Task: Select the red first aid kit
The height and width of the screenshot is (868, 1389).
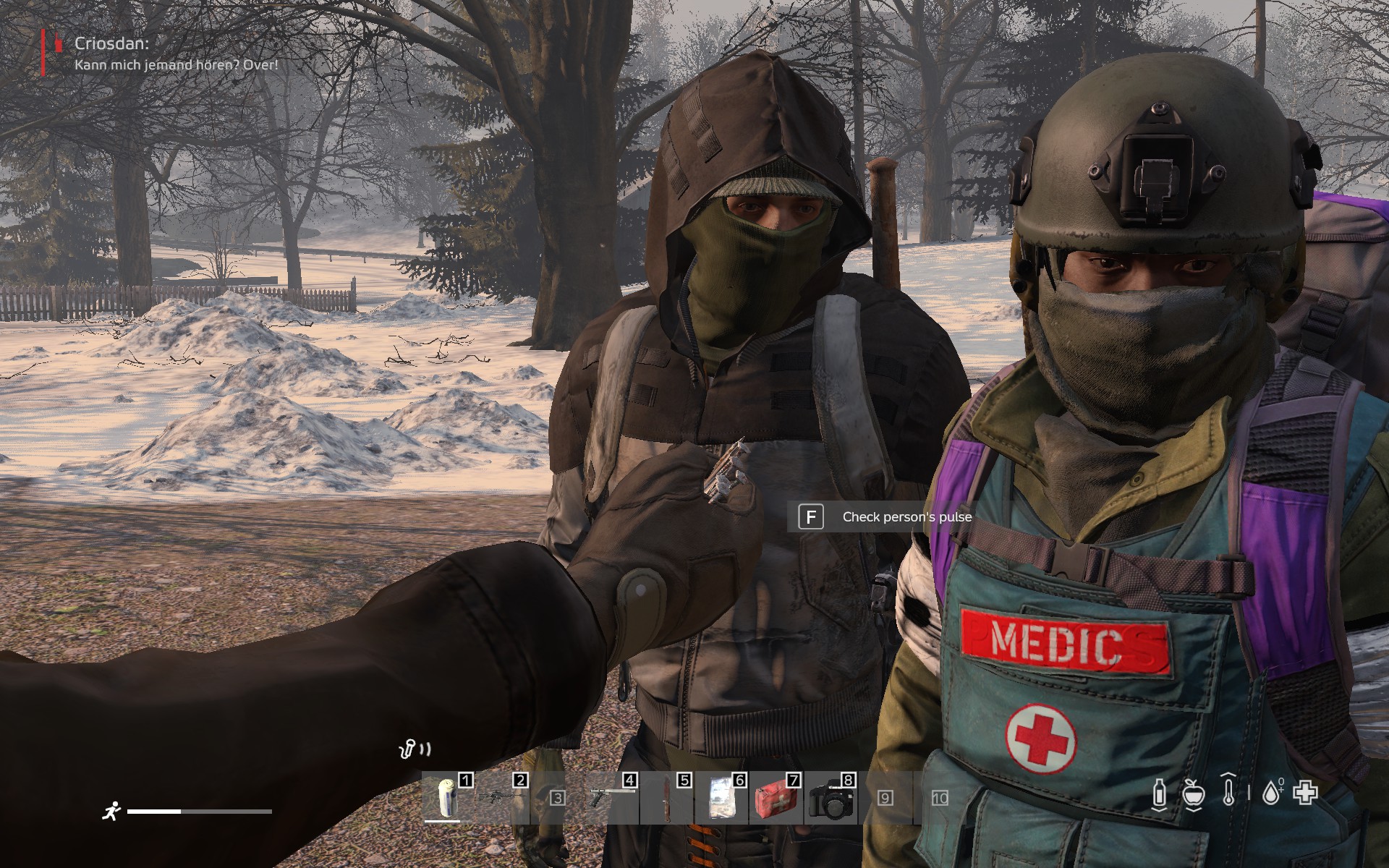Action: coord(775,797)
